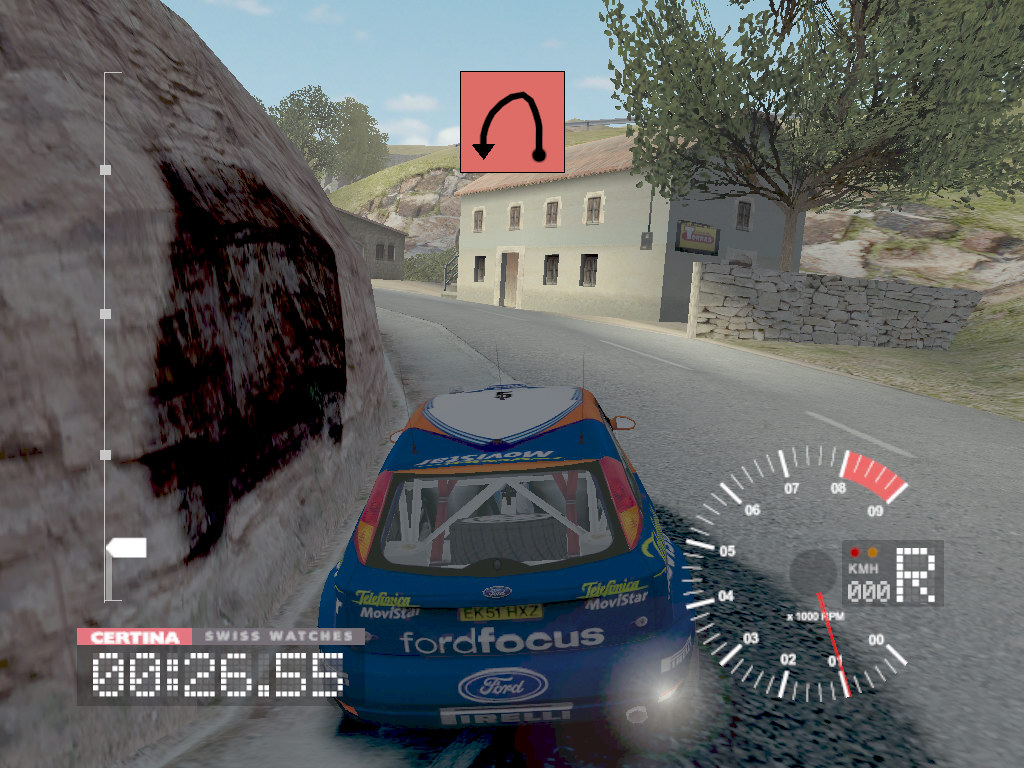Click the Certina Swiss Watches banner
1024x768 pixels.
click(x=221, y=636)
